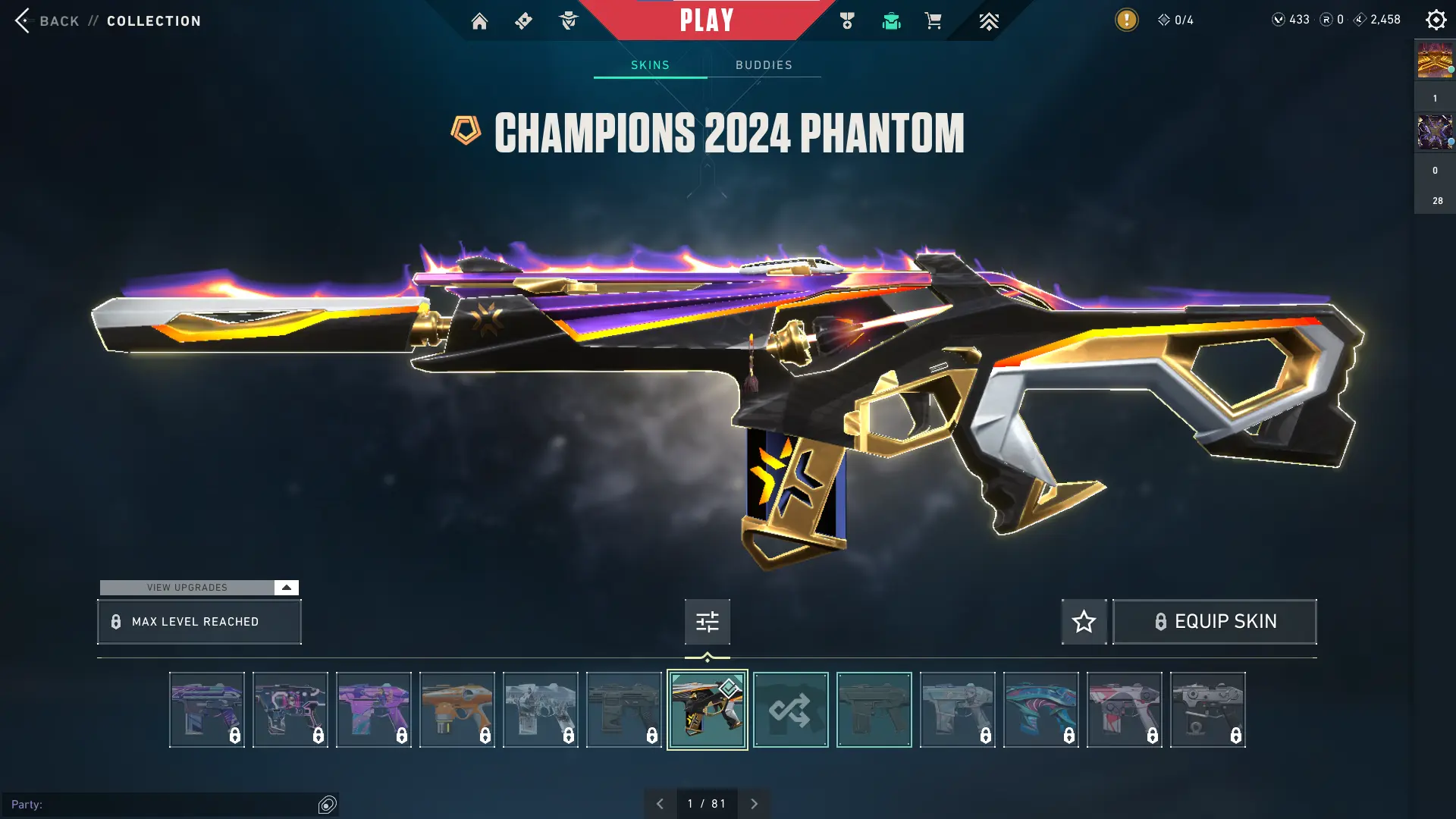Image resolution: width=1456 pixels, height=819 pixels.
Task: Go to the next skin page
Action: (x=754, y=803)
